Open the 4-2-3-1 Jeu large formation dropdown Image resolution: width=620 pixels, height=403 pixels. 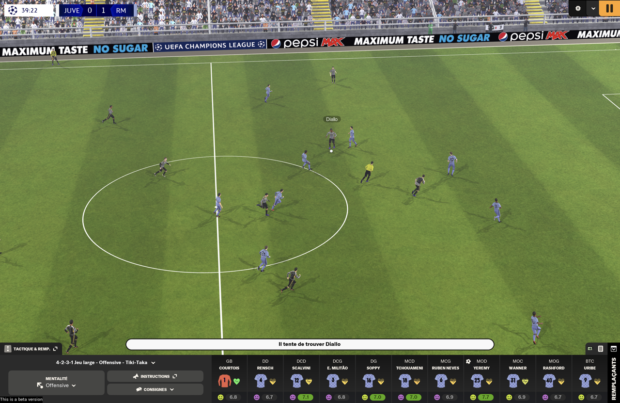point(105,362)
